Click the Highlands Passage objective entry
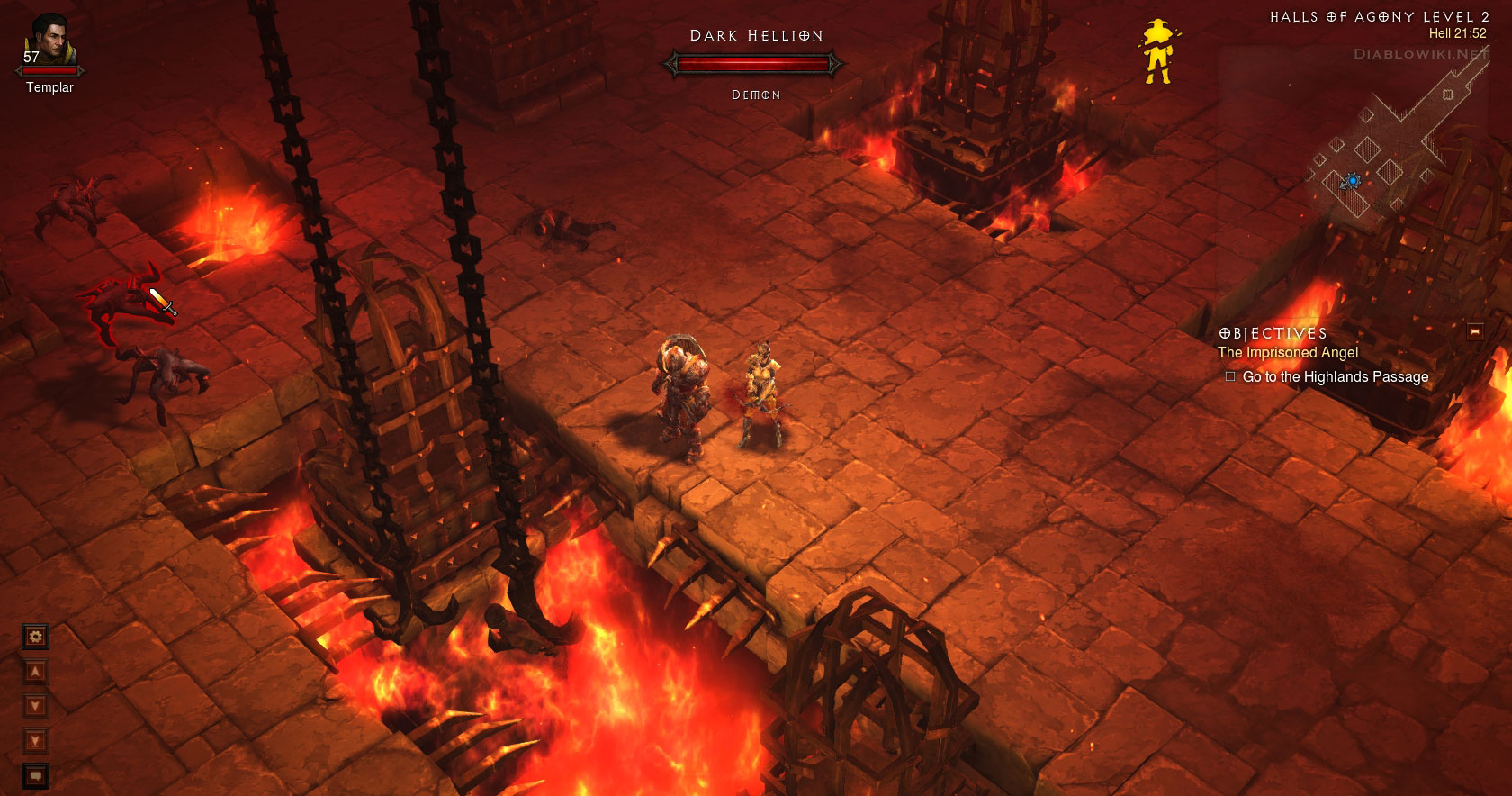Viewport: 1512px width, 796px height. pos(1335,377)
